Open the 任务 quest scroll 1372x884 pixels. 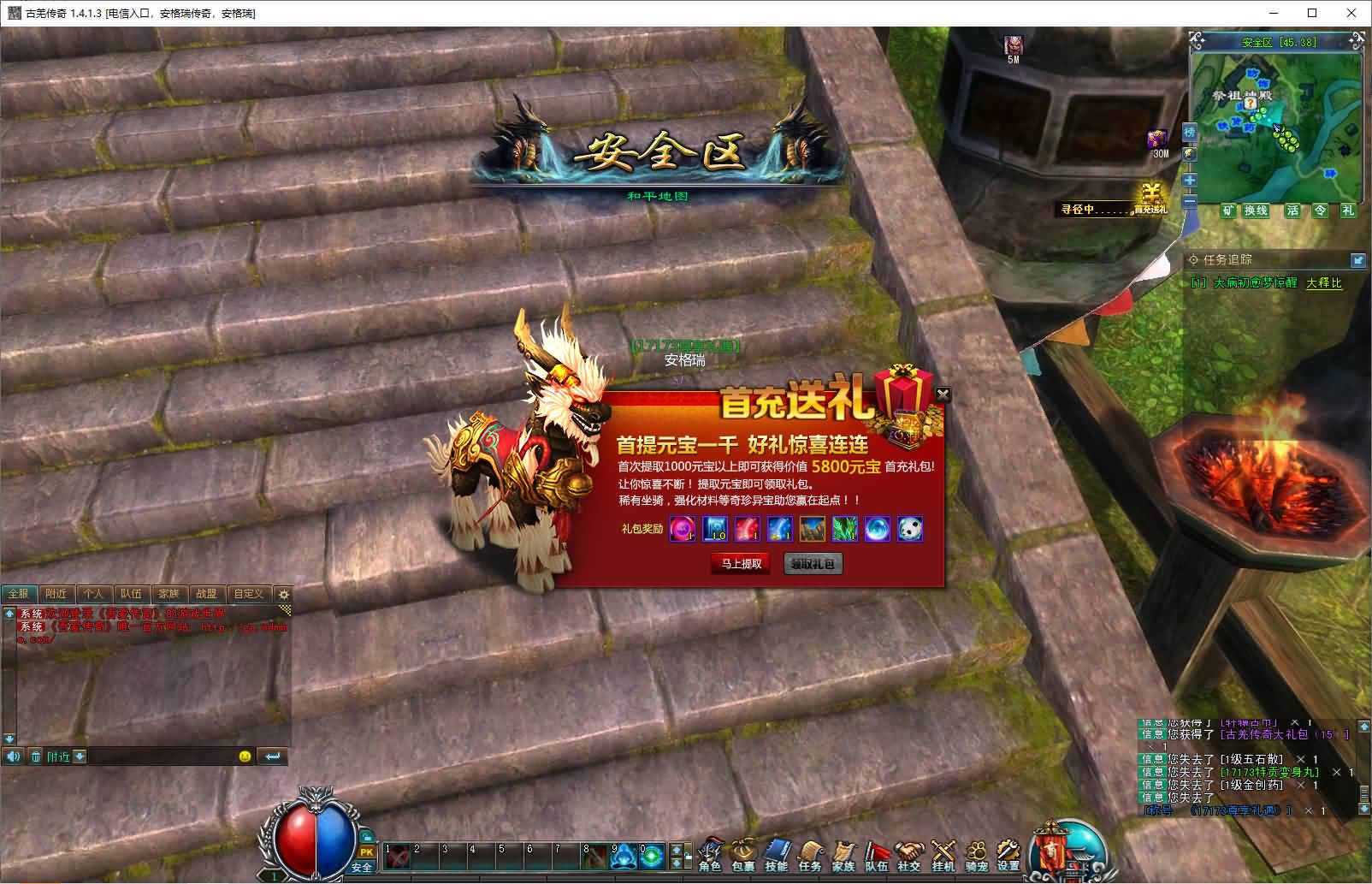click(809, 855)
